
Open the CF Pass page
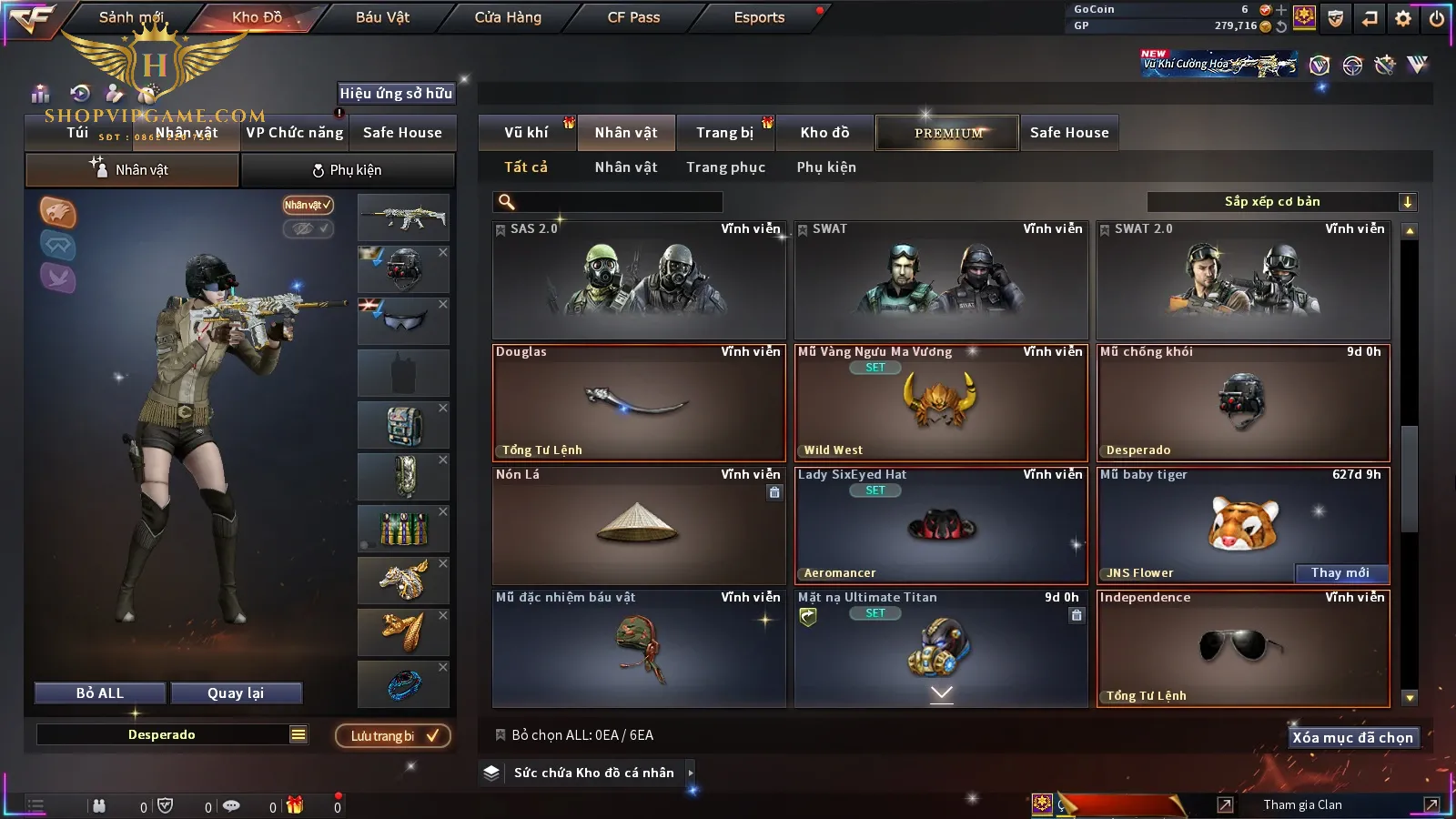click(x=633, y=17)
